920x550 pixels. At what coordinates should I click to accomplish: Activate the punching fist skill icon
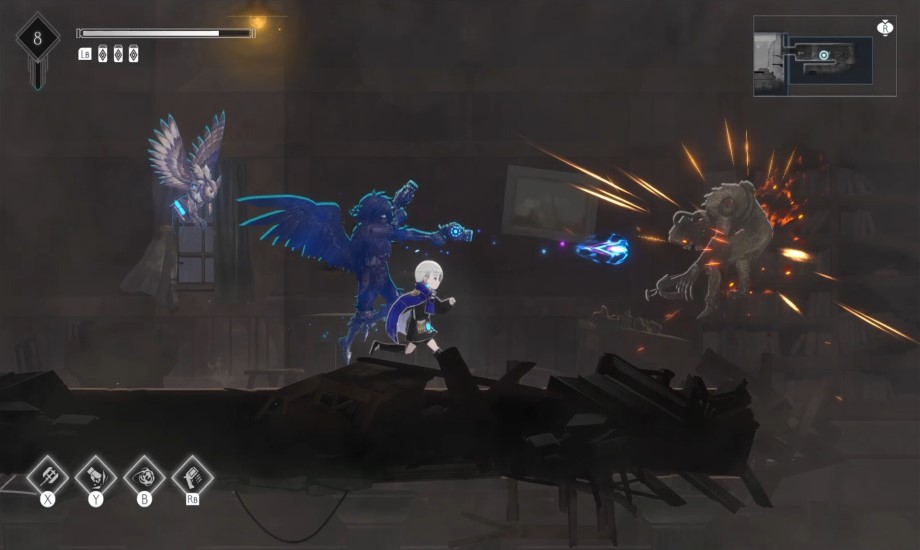96,475
